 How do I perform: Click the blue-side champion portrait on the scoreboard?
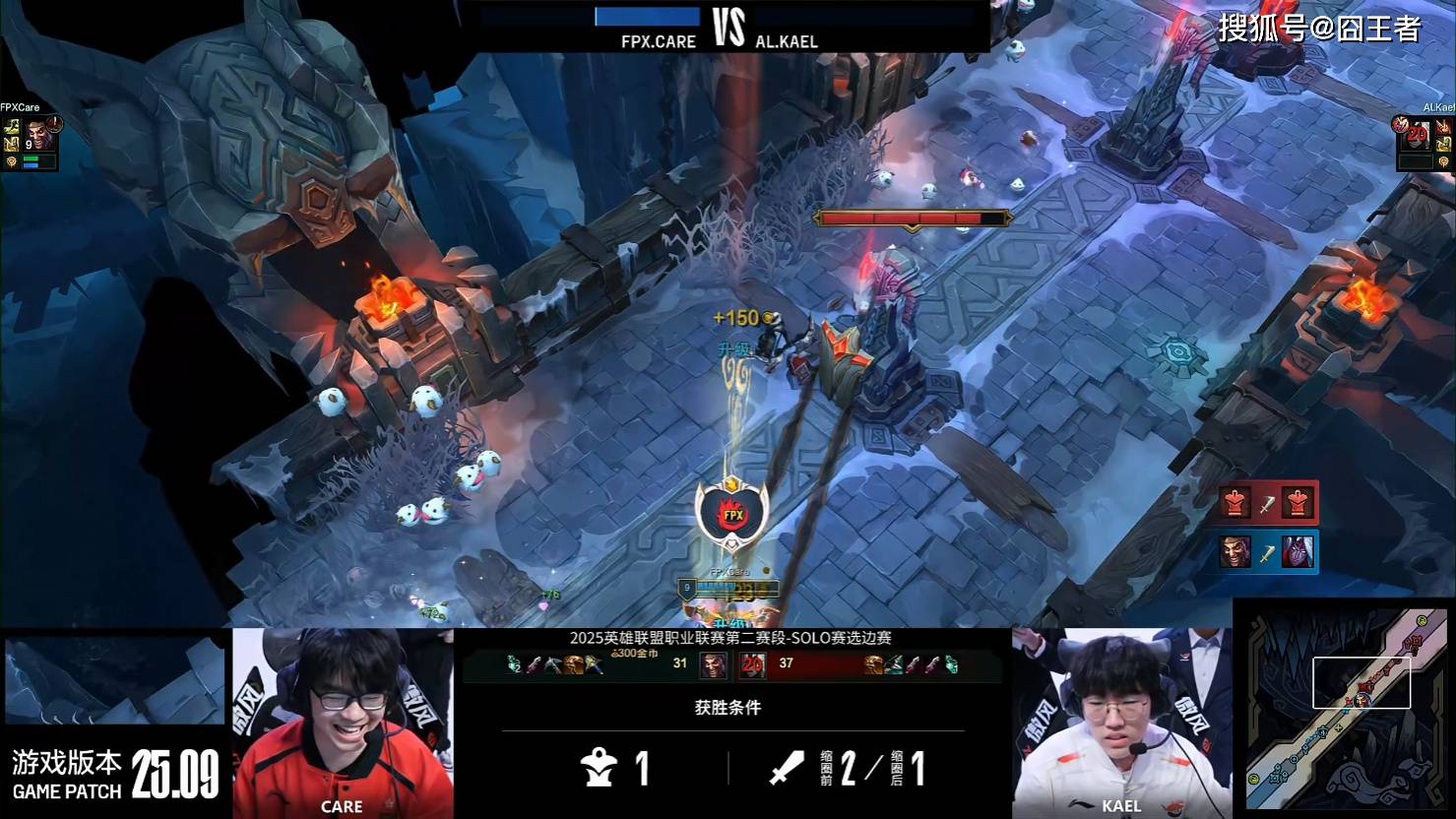tap(713, 665)
